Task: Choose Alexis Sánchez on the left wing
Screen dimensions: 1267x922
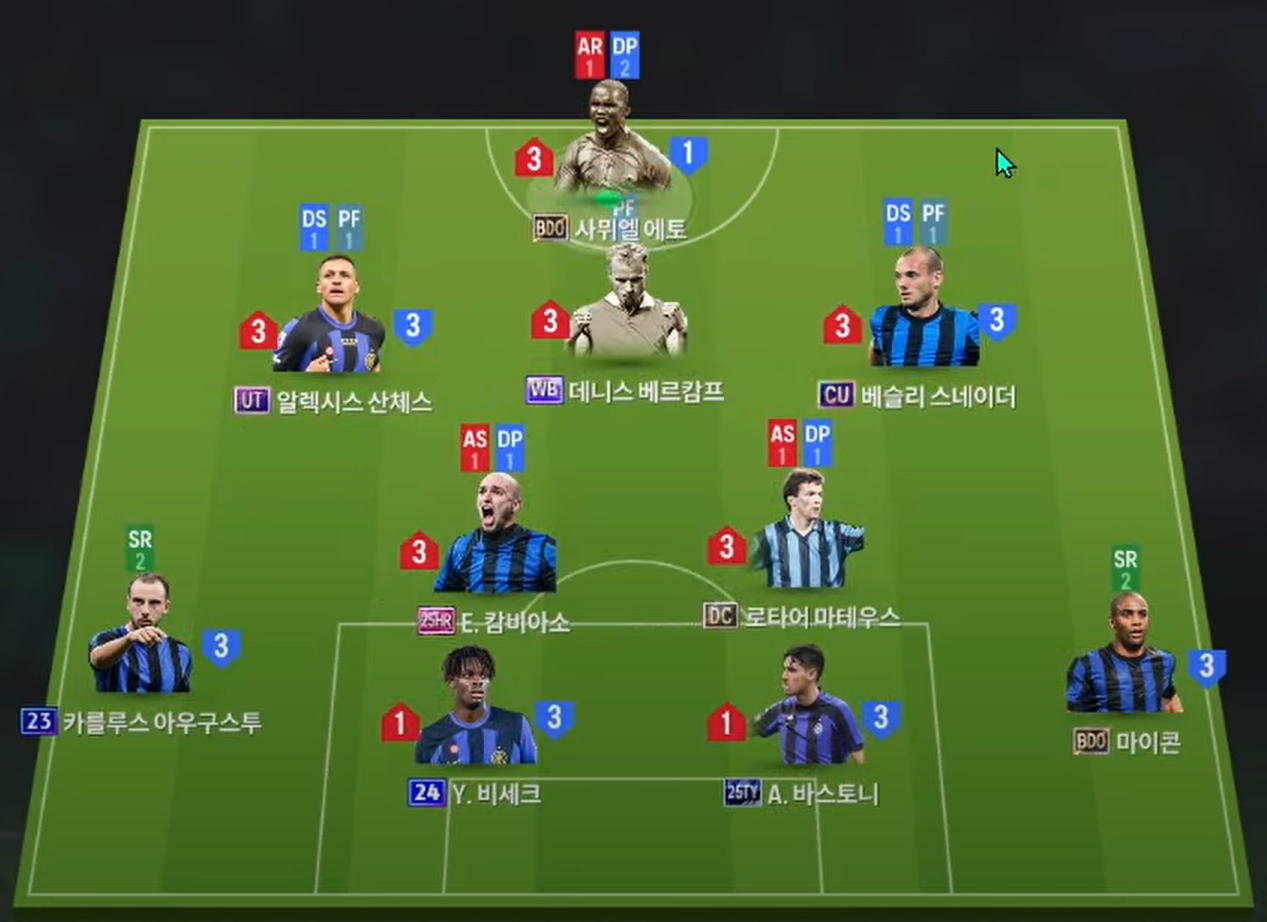Action: point(329,318)
